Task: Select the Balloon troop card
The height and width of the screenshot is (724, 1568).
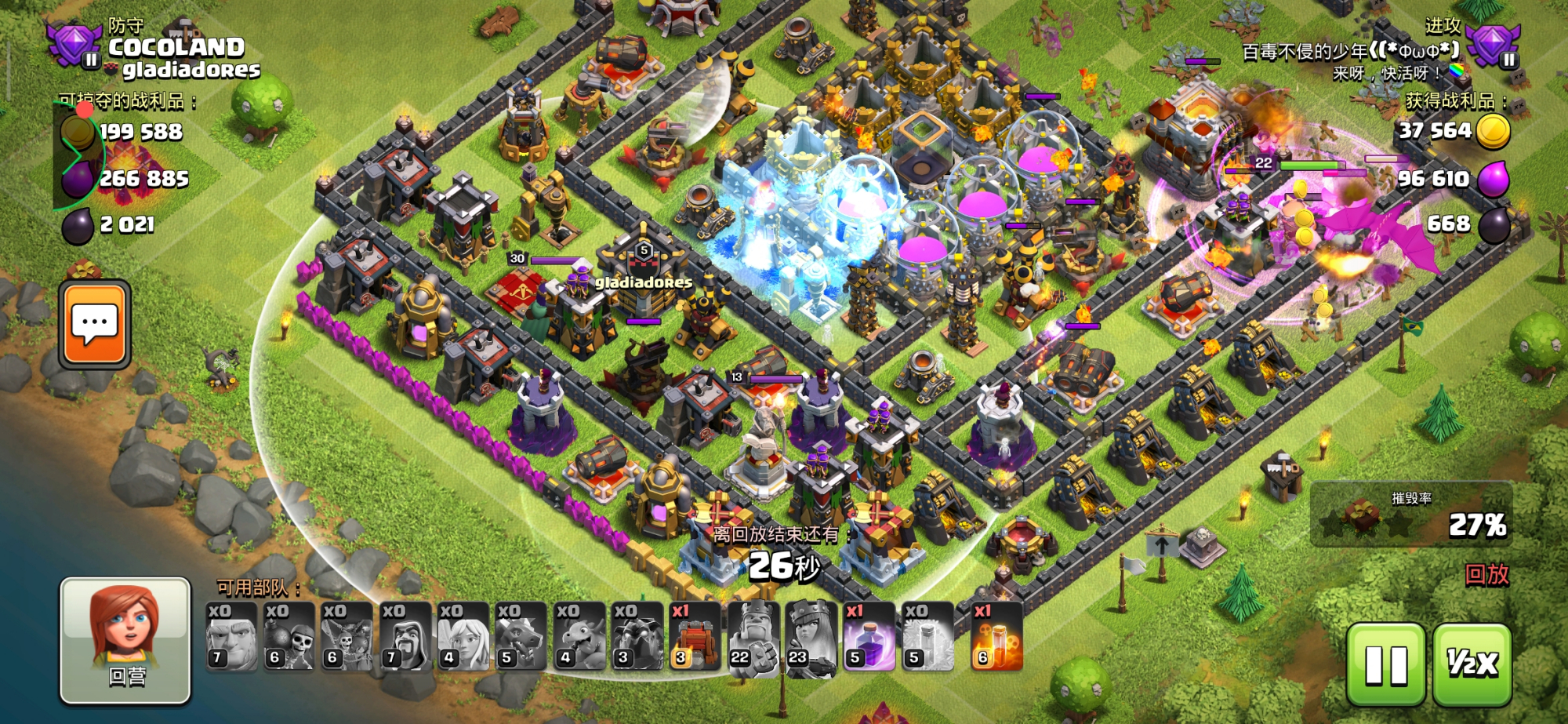Action: pos(347,636)
